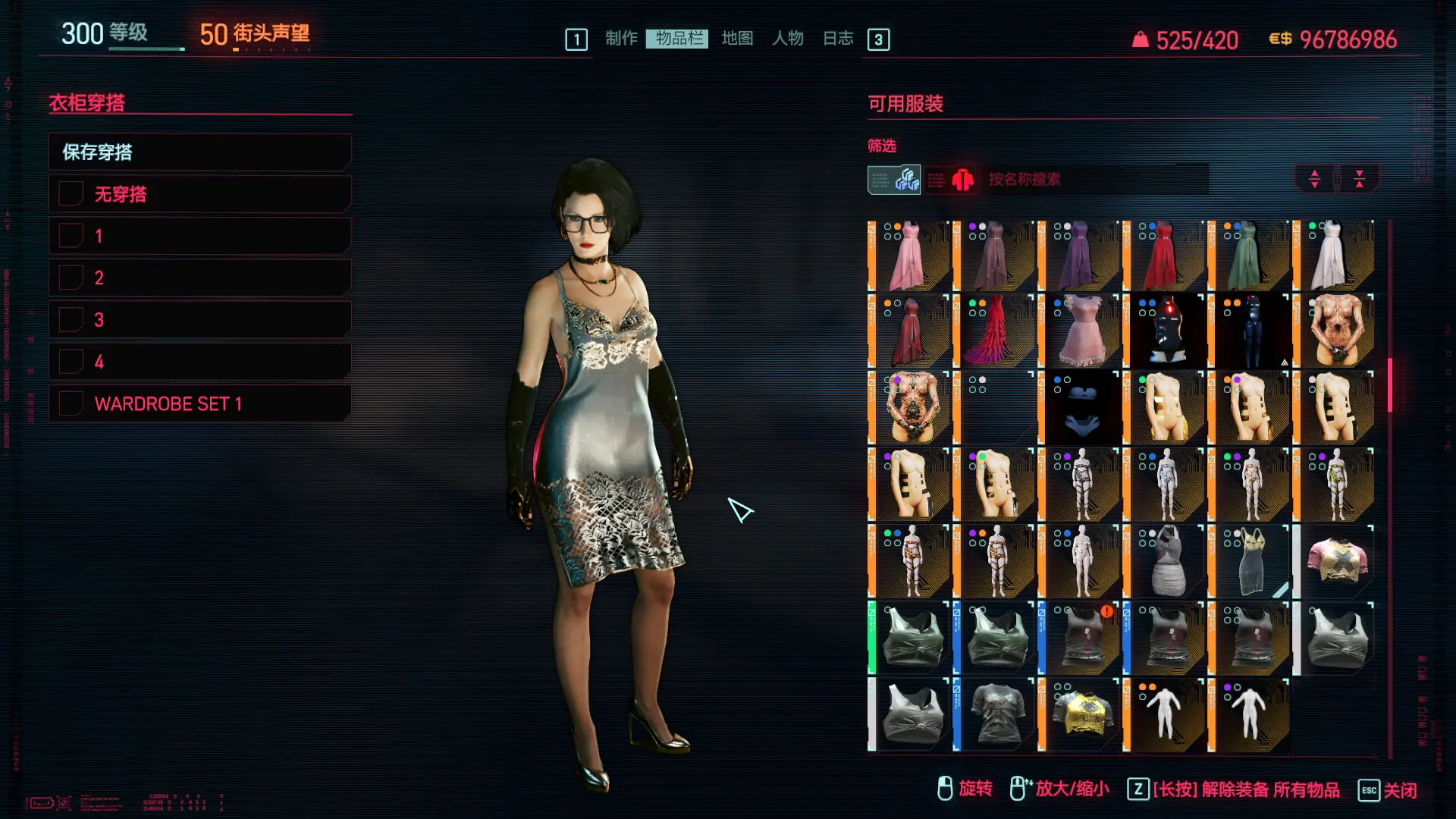
Task: Select the 物品栏 inventory tab
Action: pos(678,39)
